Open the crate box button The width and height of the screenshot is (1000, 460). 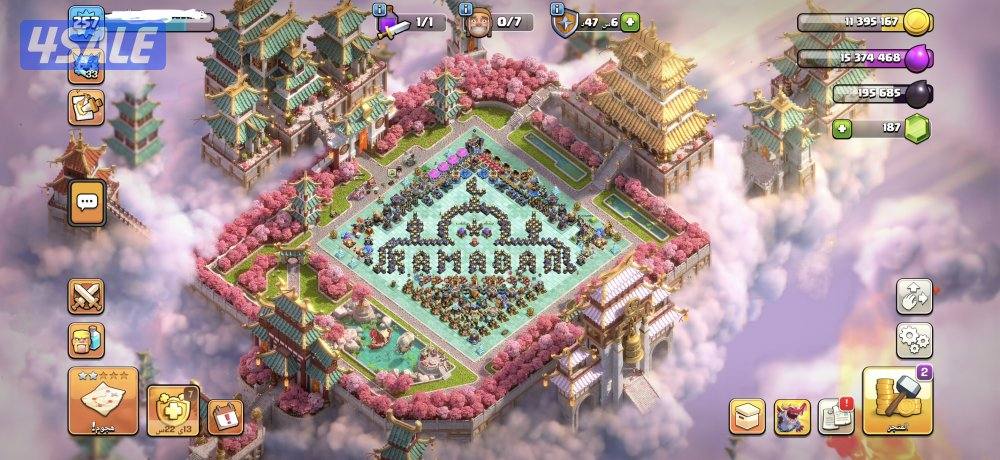click(x=747, y=417)
